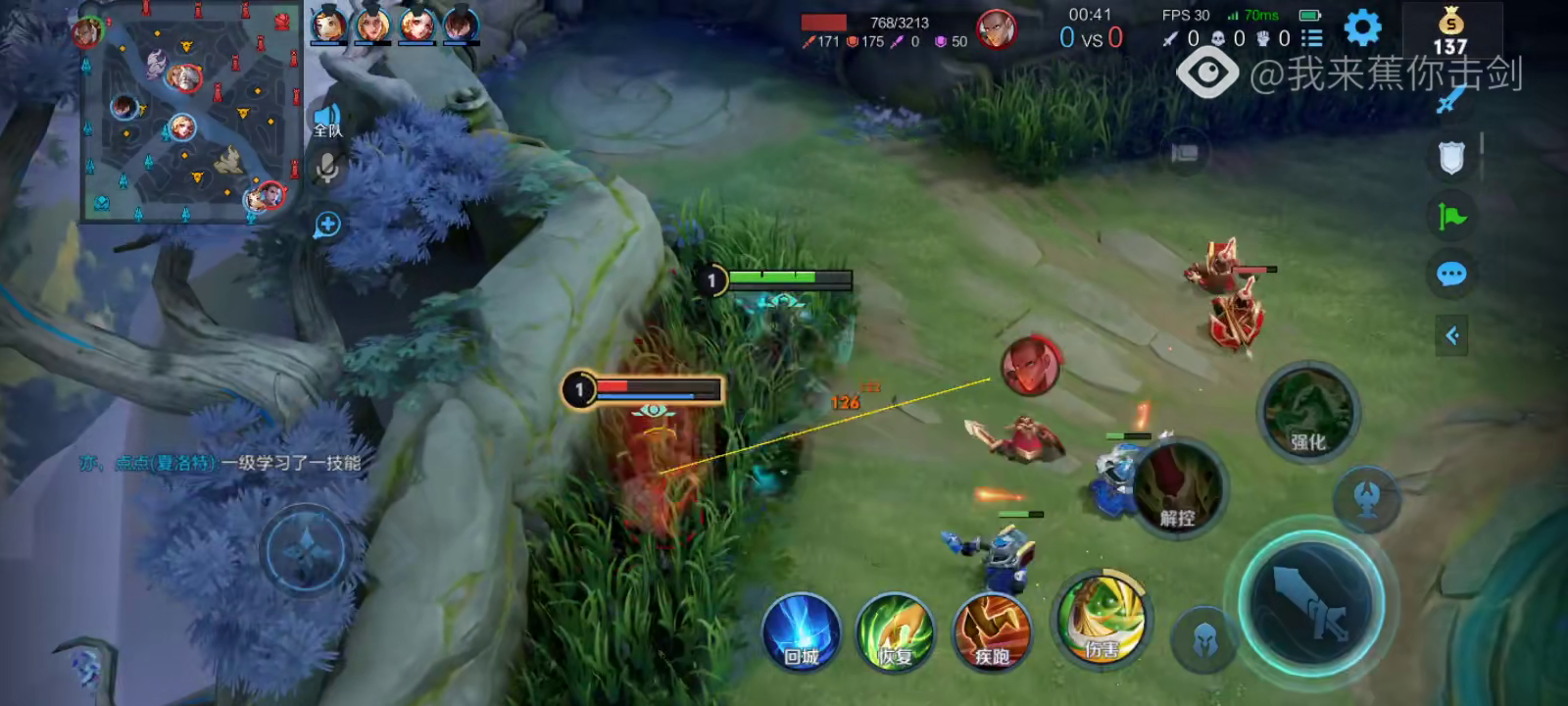Use the 恢复 restore ability

point(895,632)
